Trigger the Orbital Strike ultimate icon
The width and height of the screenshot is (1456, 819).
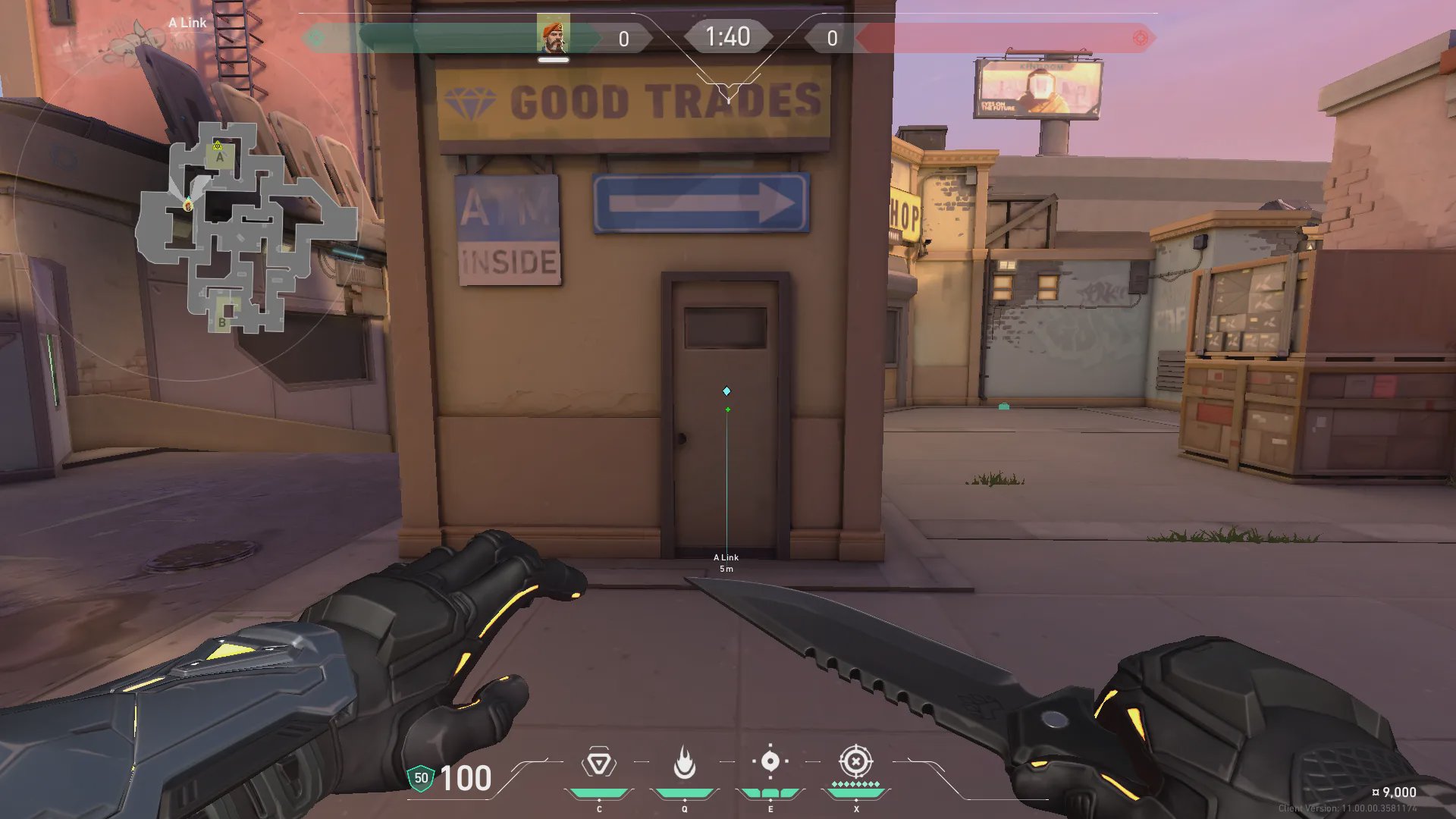tap(855, 761)
